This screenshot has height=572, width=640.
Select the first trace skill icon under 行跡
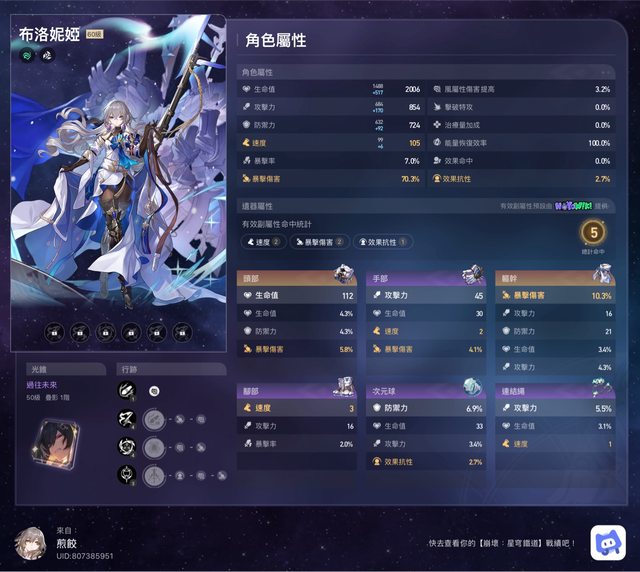[127, 391]
